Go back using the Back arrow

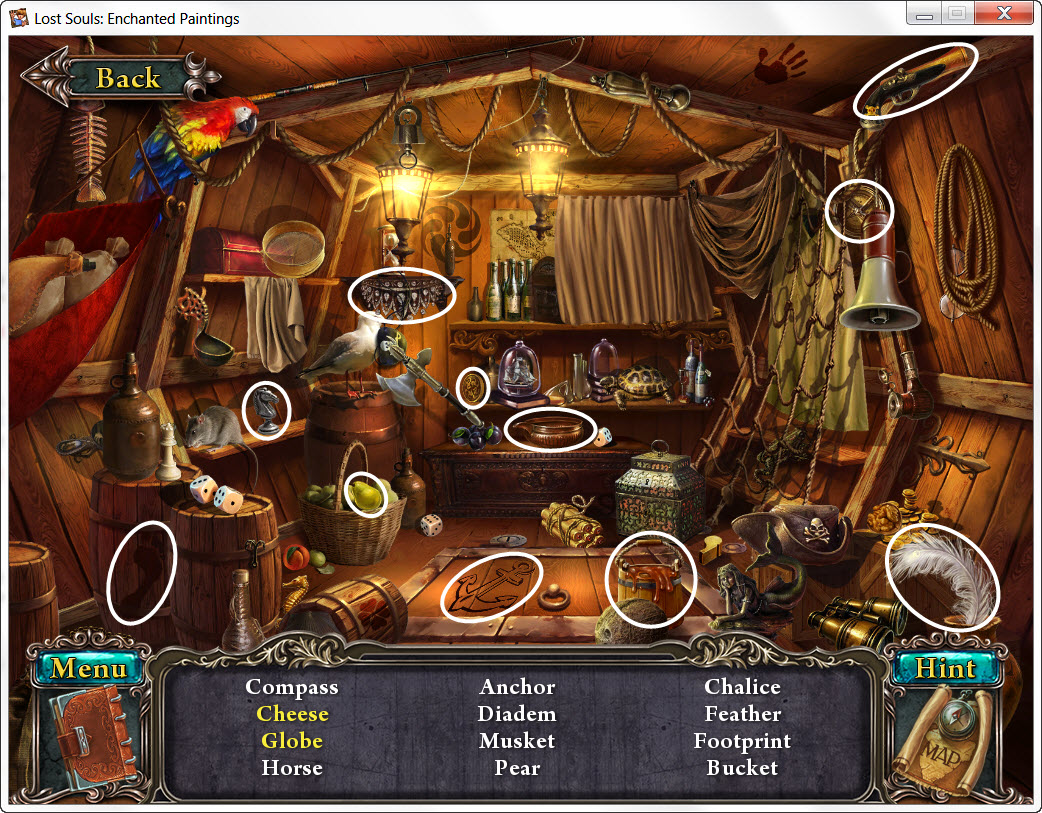pyautogui.click(x=120, y=78)
